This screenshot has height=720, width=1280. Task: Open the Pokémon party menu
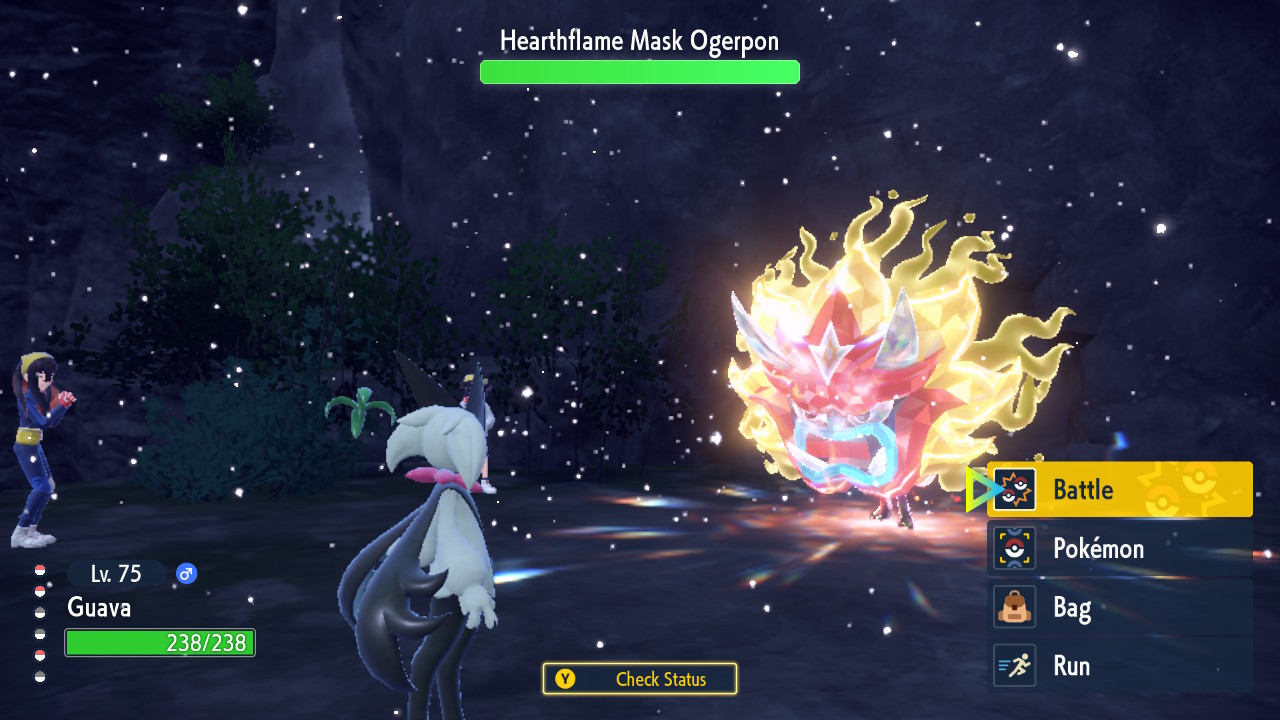(x=1120, y=548)
